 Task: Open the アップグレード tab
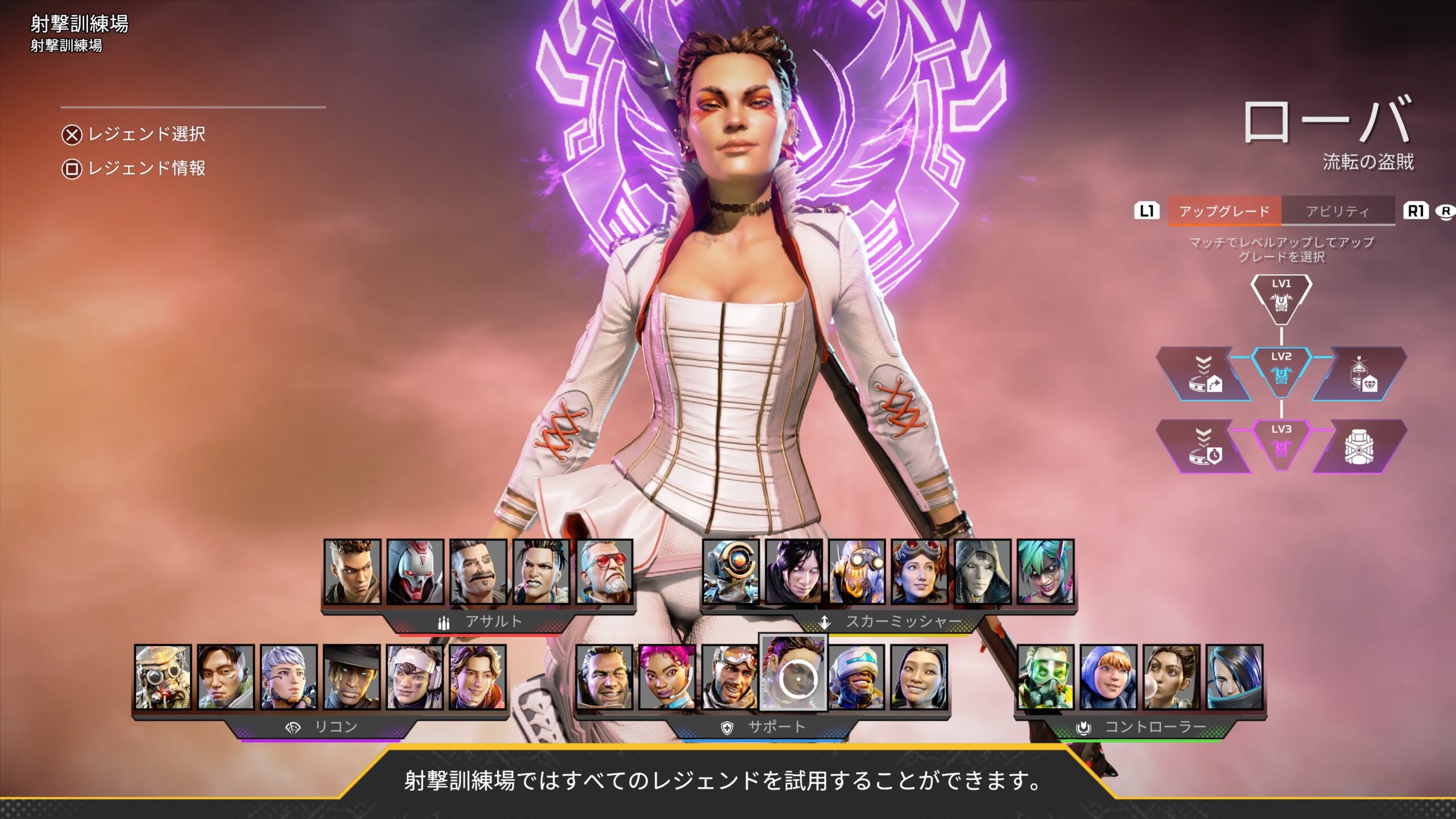point(1224,211)
